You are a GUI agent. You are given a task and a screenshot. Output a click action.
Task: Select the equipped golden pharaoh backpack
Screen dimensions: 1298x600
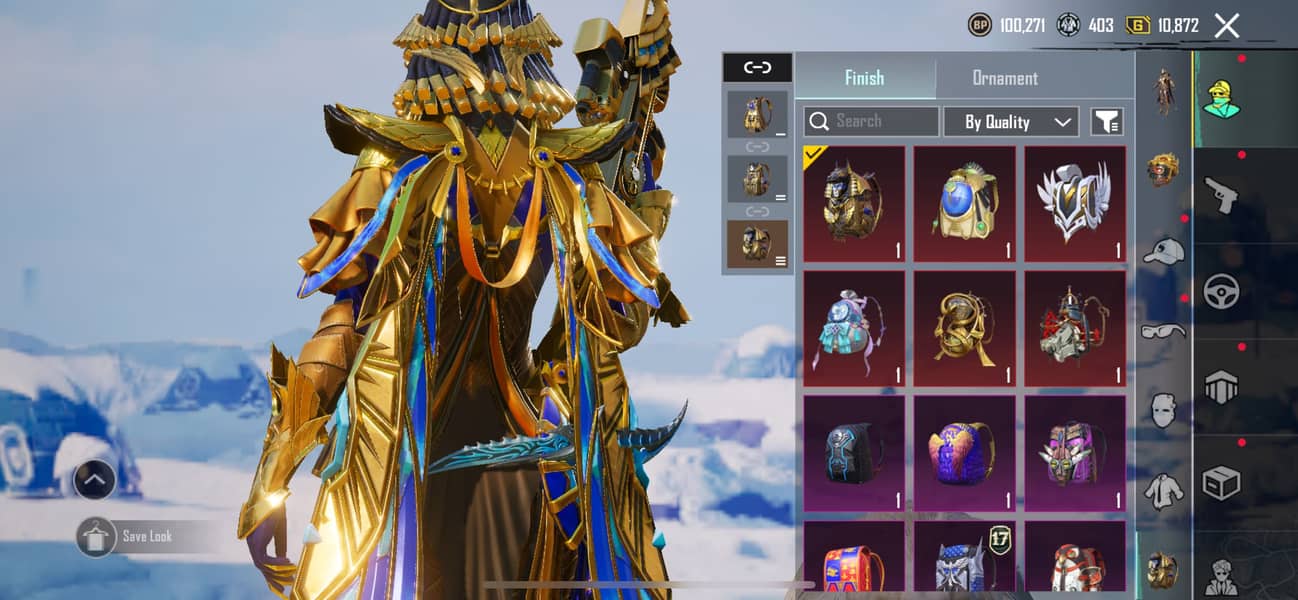coord(854,203)
